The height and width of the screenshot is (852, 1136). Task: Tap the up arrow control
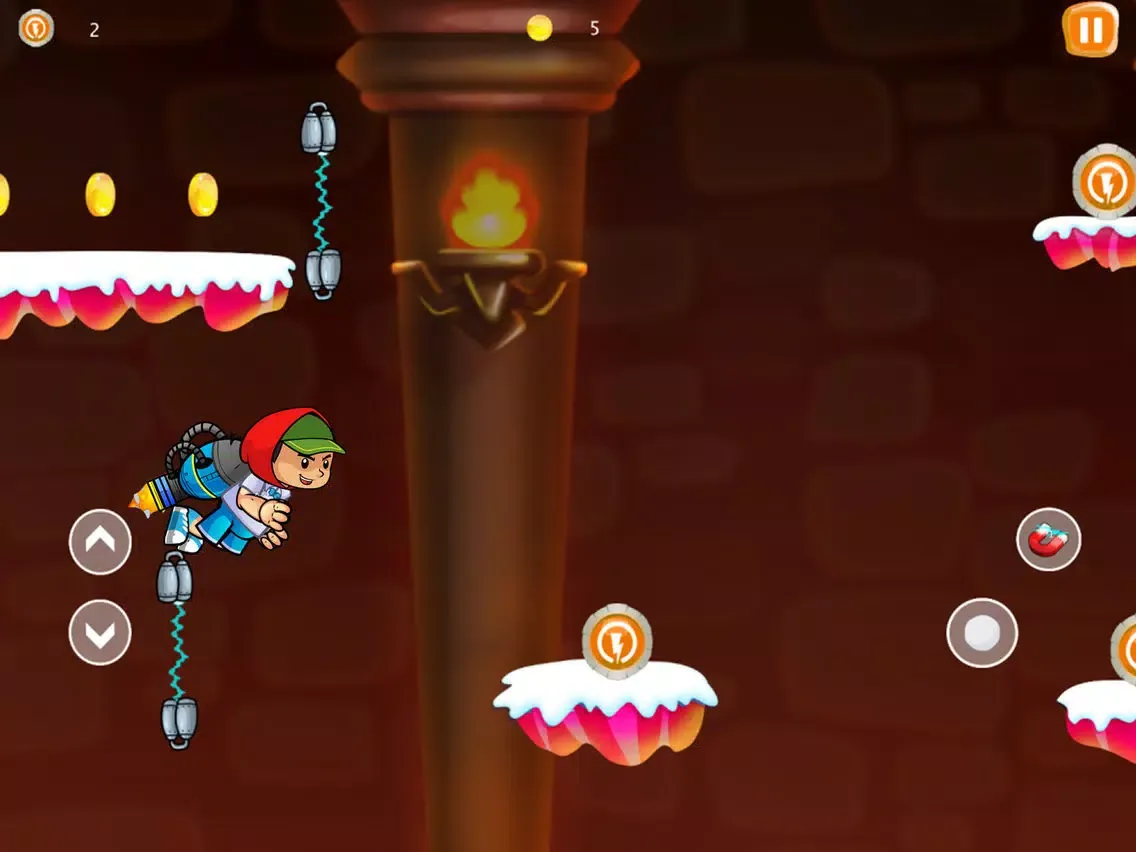click(100, 542)
